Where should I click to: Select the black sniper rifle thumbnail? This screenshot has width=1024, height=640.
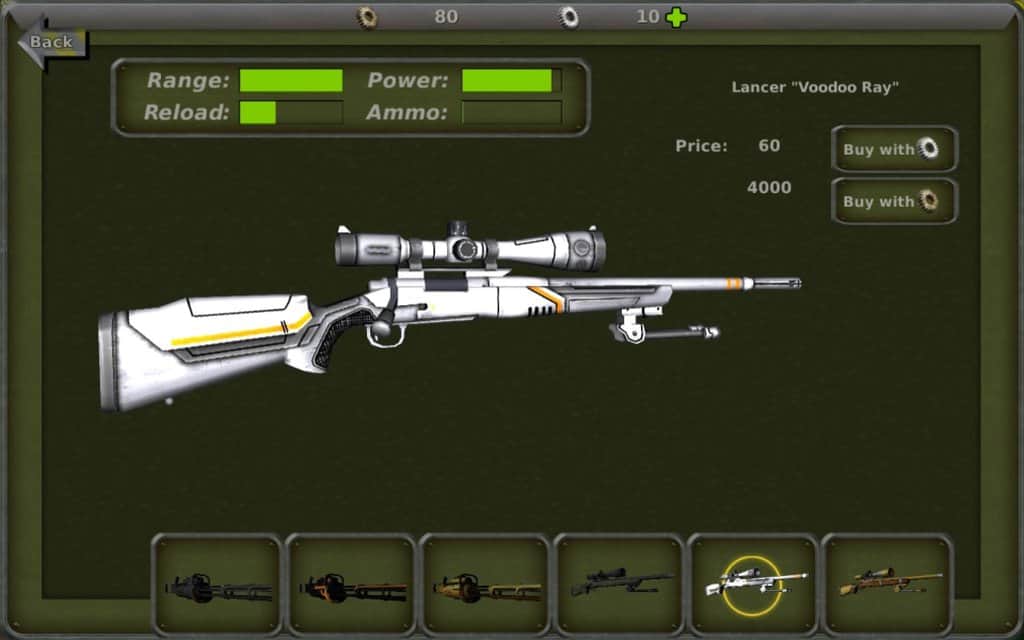pos(620,585)
